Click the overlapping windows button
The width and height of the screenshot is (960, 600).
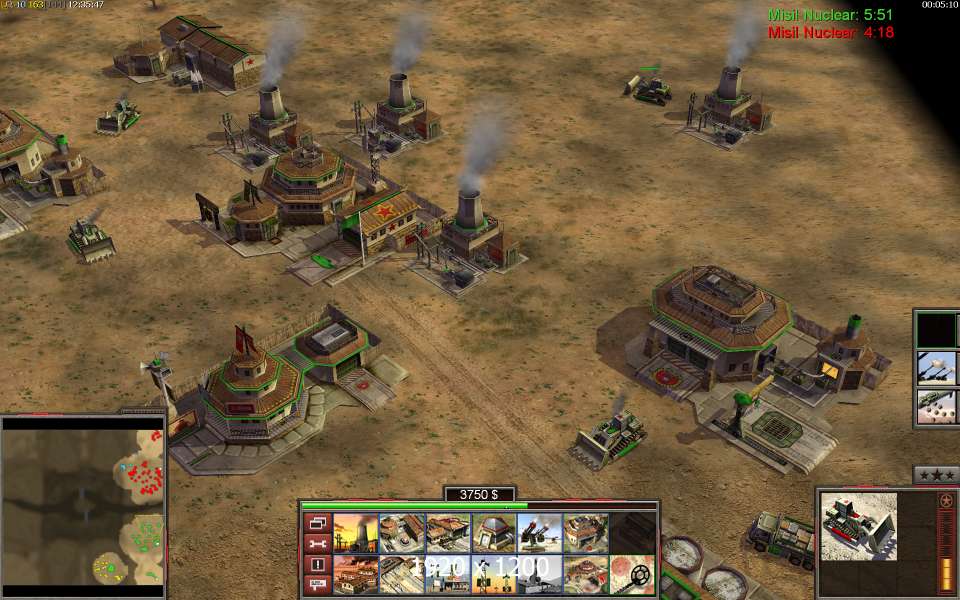click(x=318, y=523)
